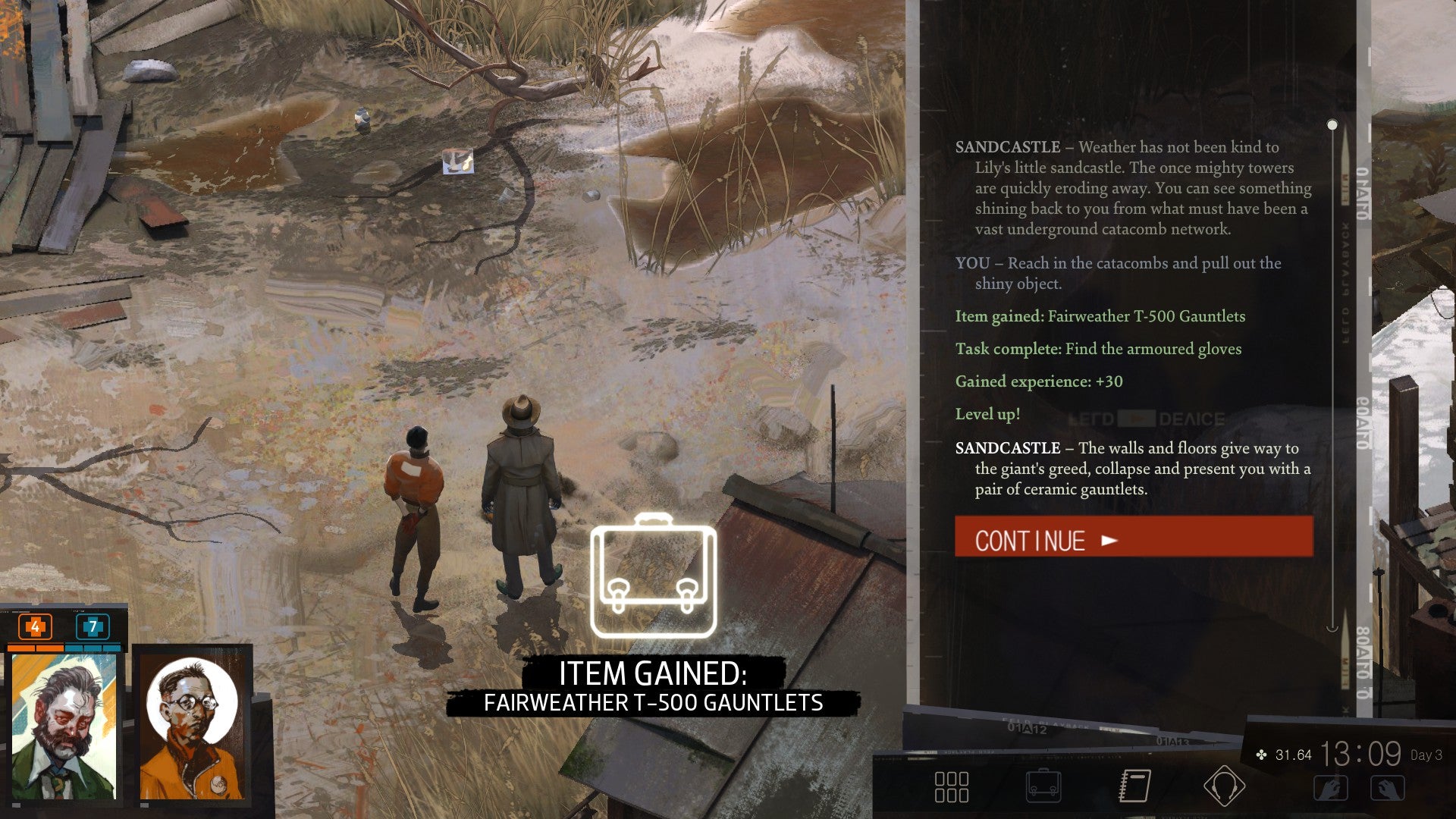This screenshot has height=819, width=1456.
Task: Expand the small tab under Harry's portrait
Action: point(17,804)
